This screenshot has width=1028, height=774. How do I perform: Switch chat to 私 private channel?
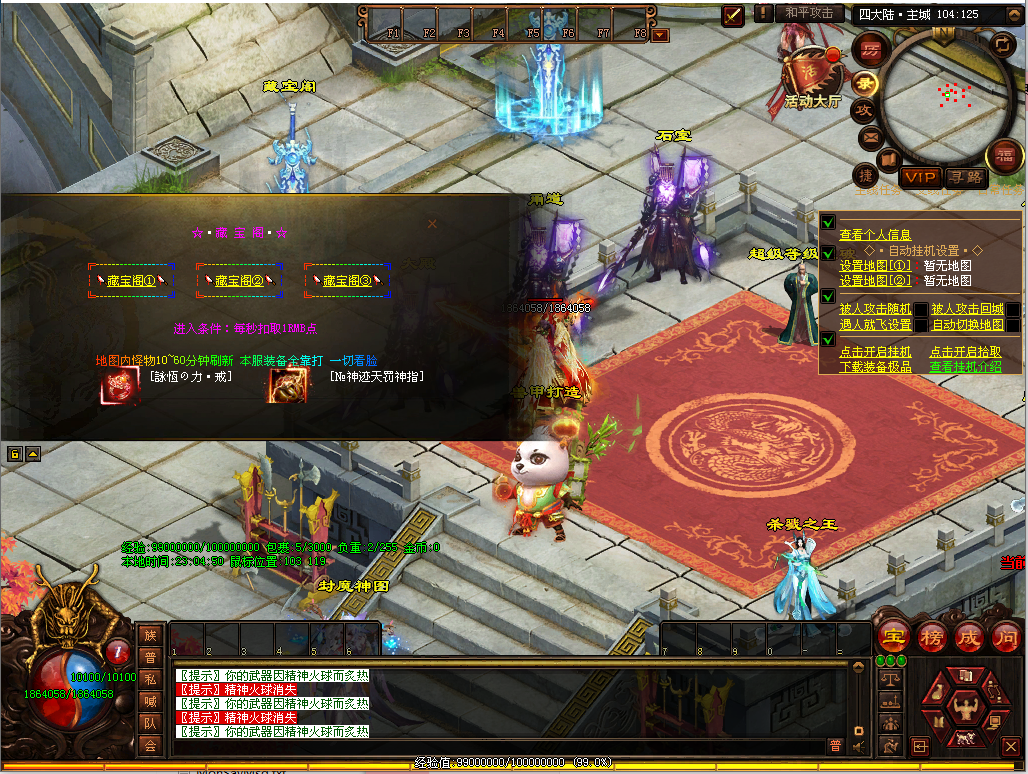[x=150, y=678]
